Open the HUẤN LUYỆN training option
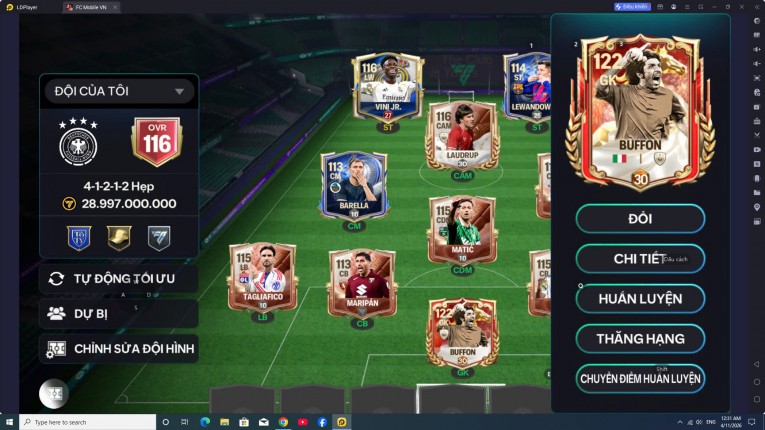The width and height of the screenshot is (765, 430). pos(640,298)
